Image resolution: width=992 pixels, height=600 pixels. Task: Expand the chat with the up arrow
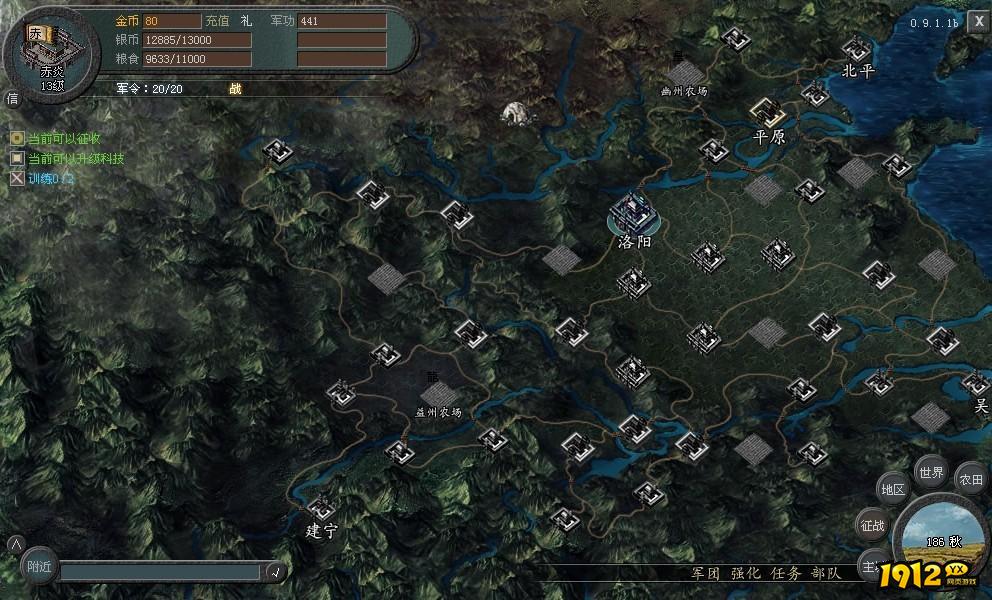click(x=14, y=544)
